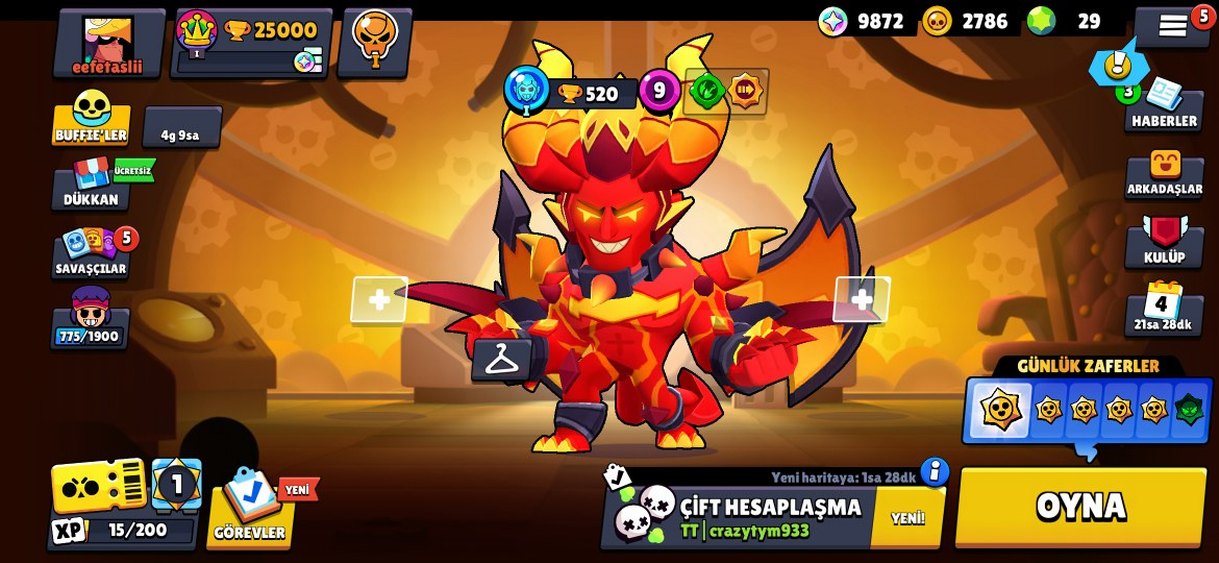Open the DÜKKAN shop
1219x563 pixels.
(x=92, y=184)
